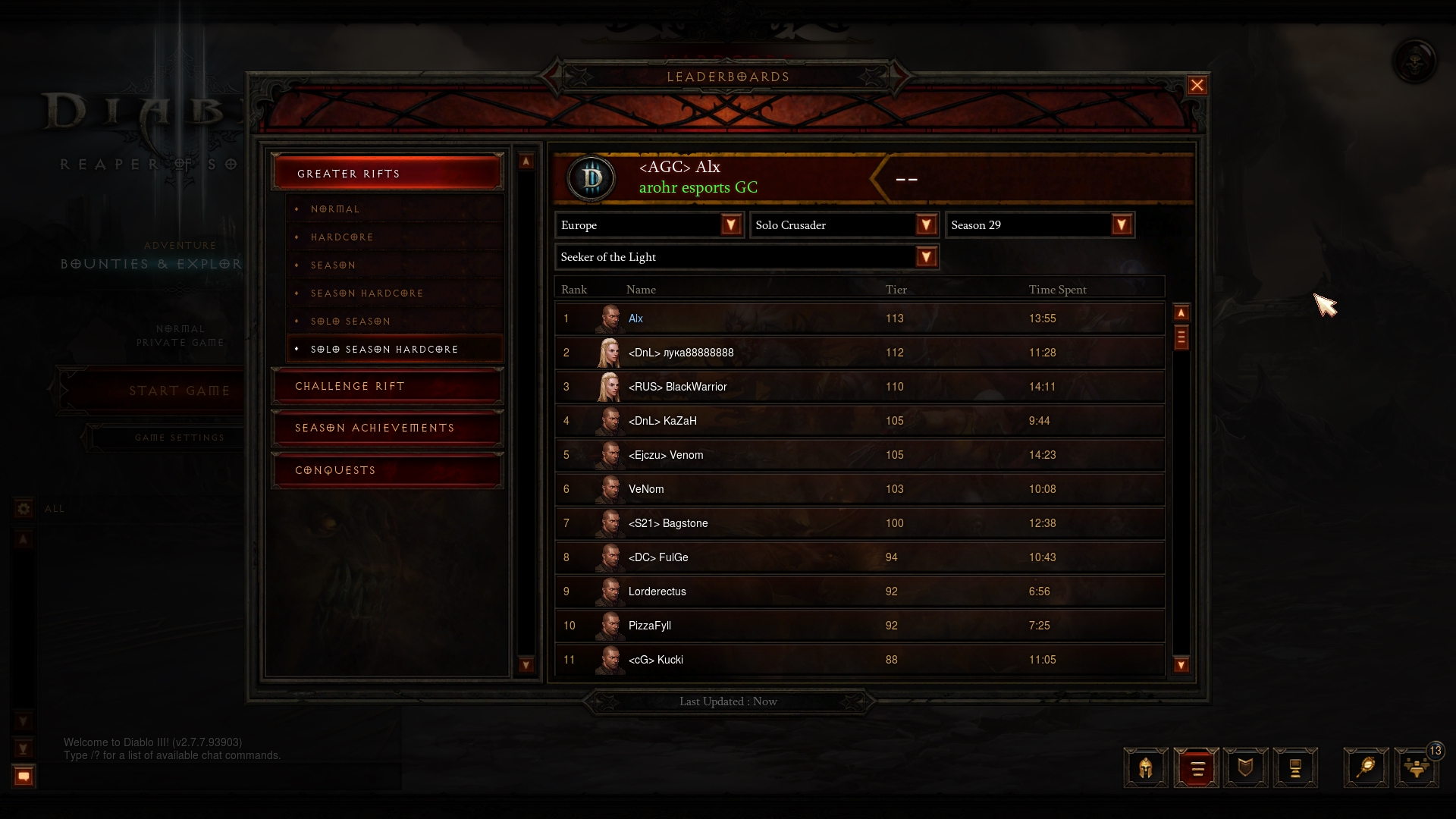Select the Season Hardcore leaderboard
This screenshot has width=1456, height=819.
366,293
